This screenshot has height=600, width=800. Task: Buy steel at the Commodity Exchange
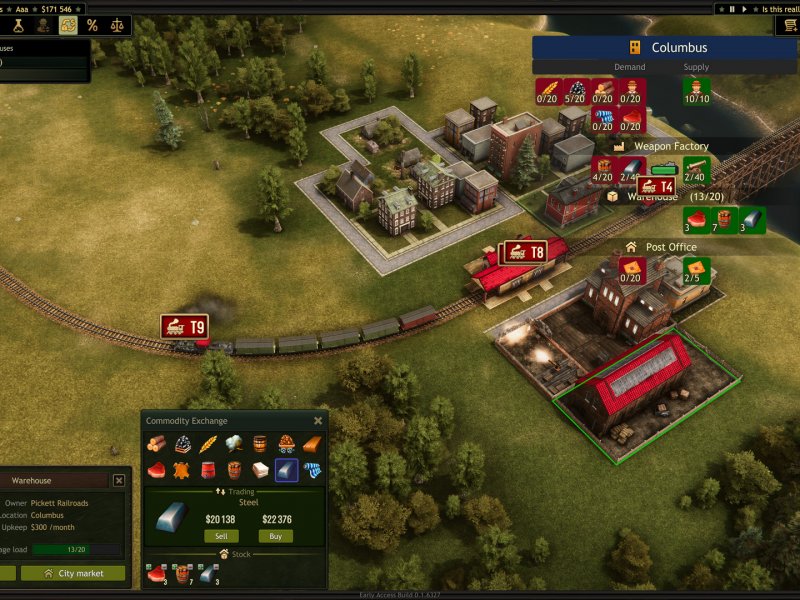[275, 536]
